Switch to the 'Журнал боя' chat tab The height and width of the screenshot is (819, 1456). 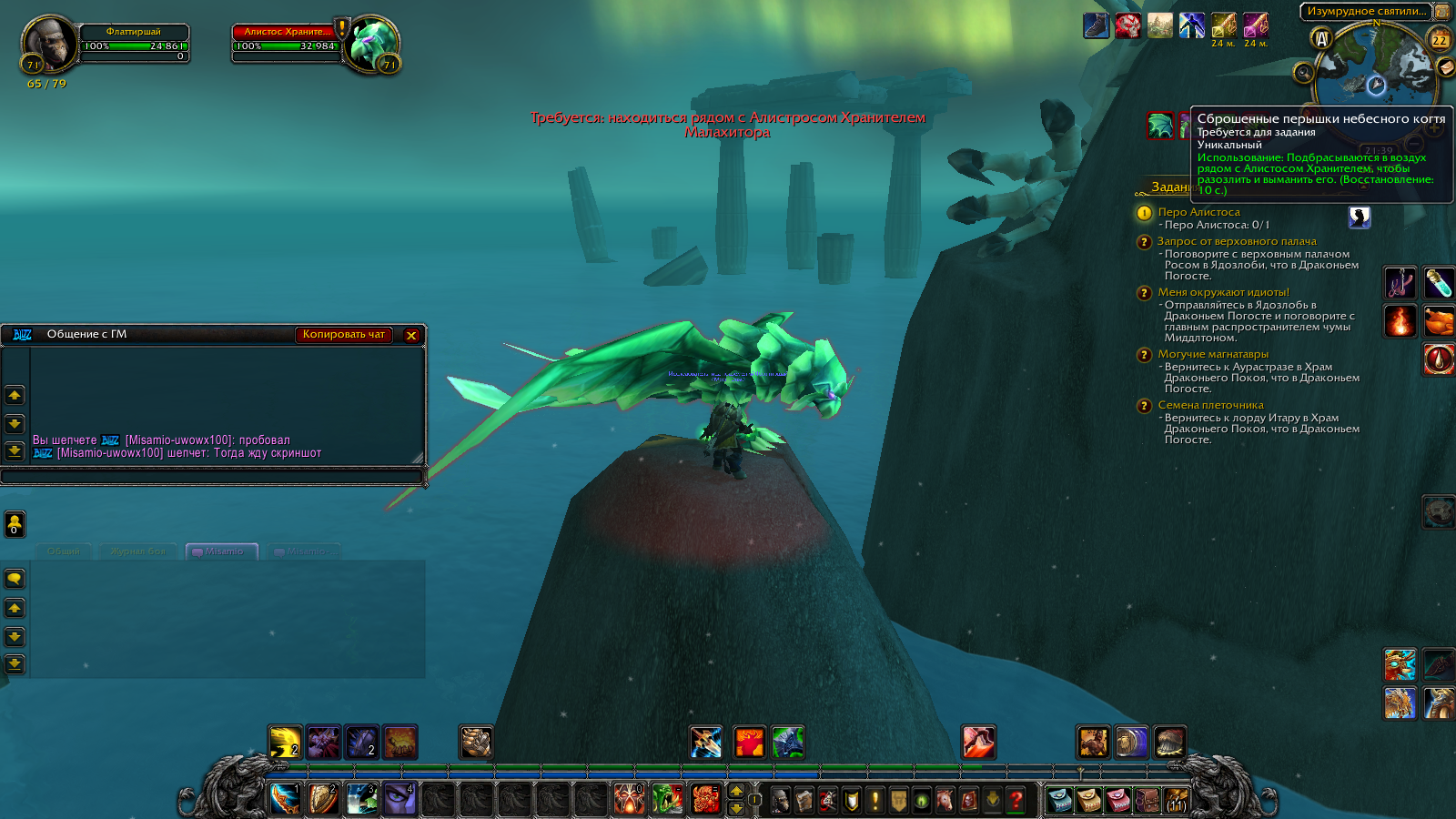(x=138, y=551)
